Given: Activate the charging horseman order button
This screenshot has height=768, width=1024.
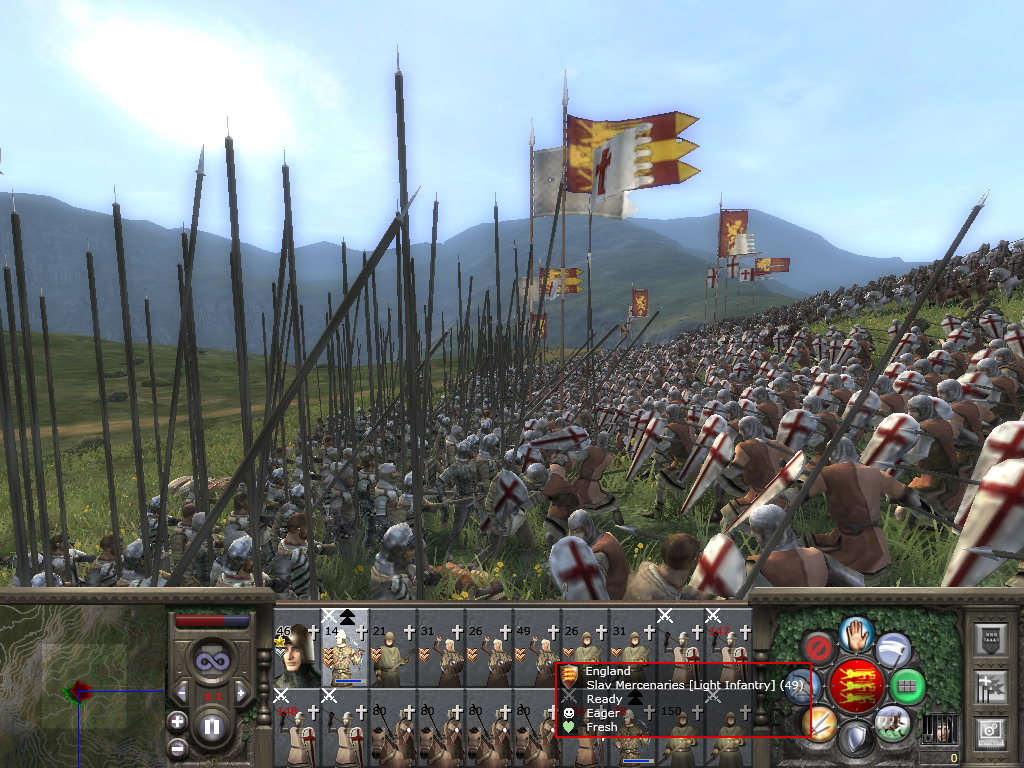Looking at the screenshot, I should 892,723.
